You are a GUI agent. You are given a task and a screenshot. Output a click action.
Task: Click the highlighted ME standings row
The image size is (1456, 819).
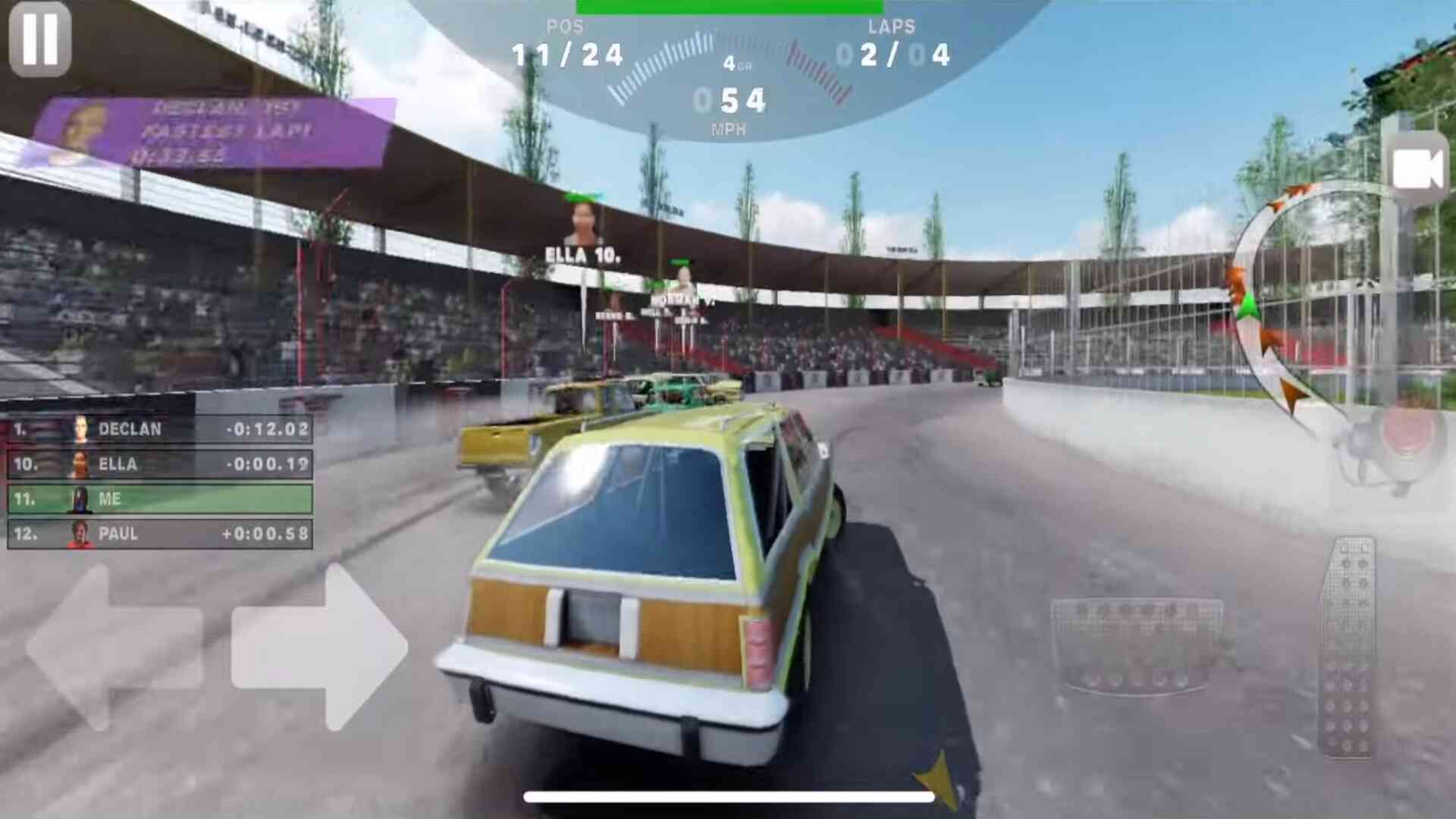(159, 499)
